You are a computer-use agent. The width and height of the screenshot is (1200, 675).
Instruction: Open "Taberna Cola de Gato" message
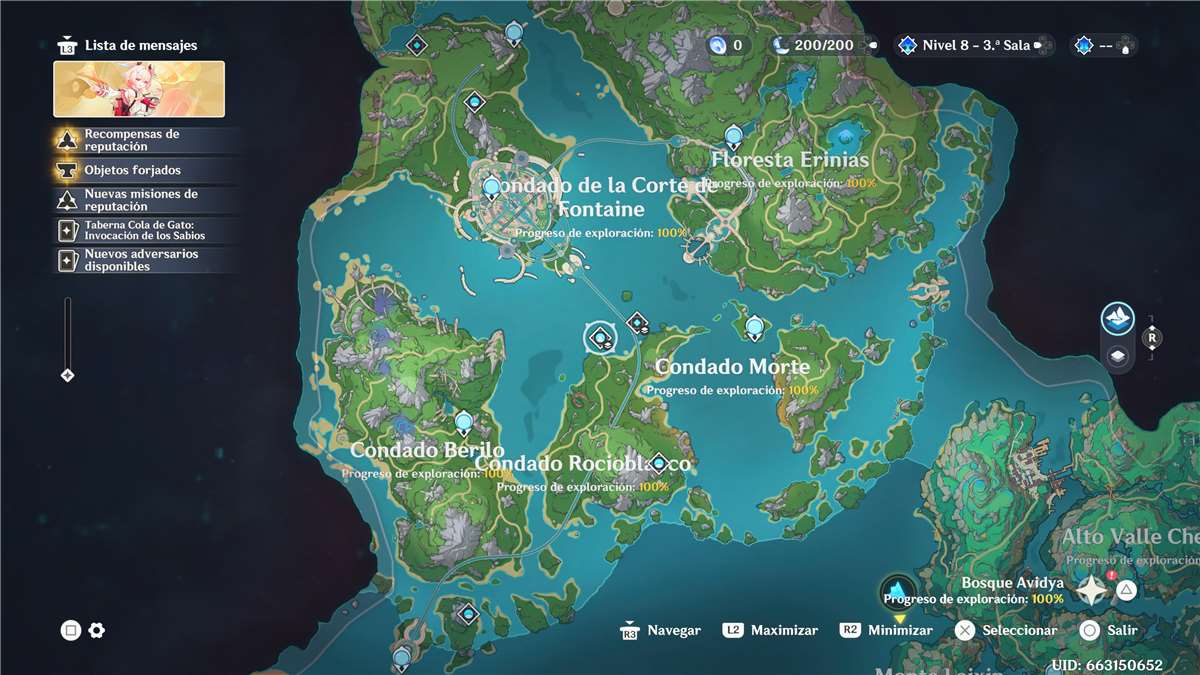[x=145, y=230]
